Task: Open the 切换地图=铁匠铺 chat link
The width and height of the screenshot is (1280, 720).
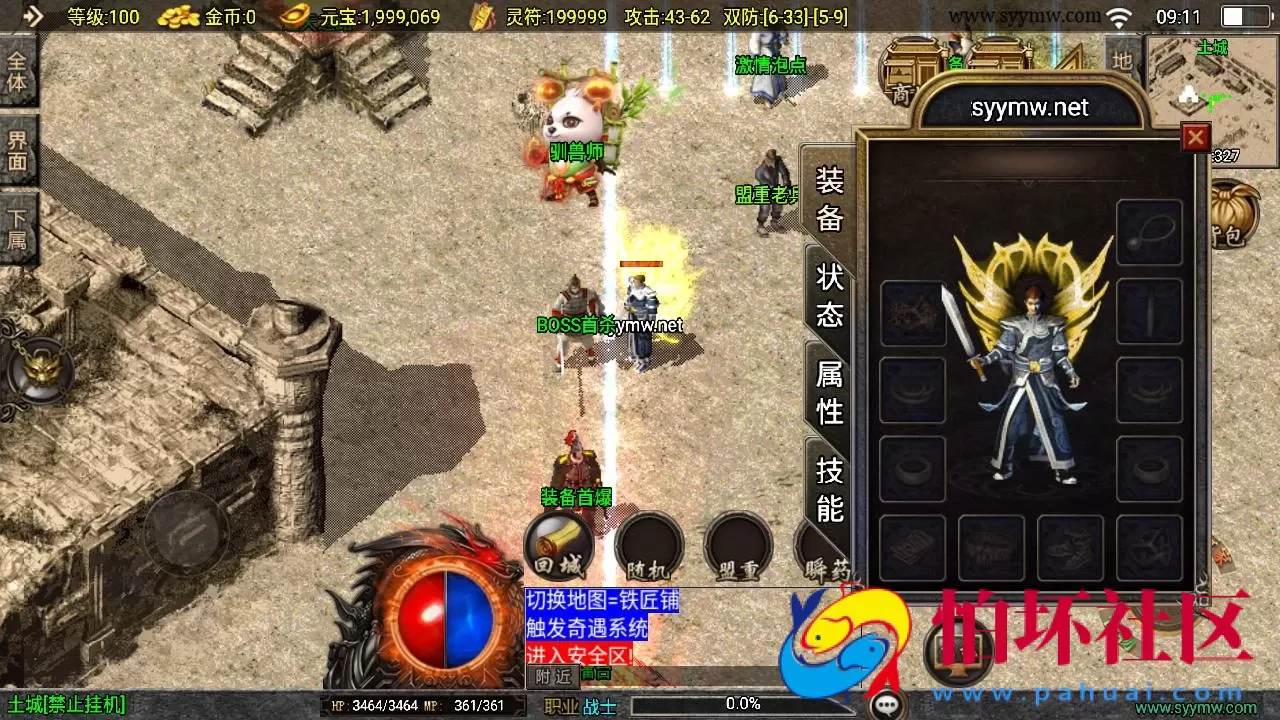Action: [604, 601]
